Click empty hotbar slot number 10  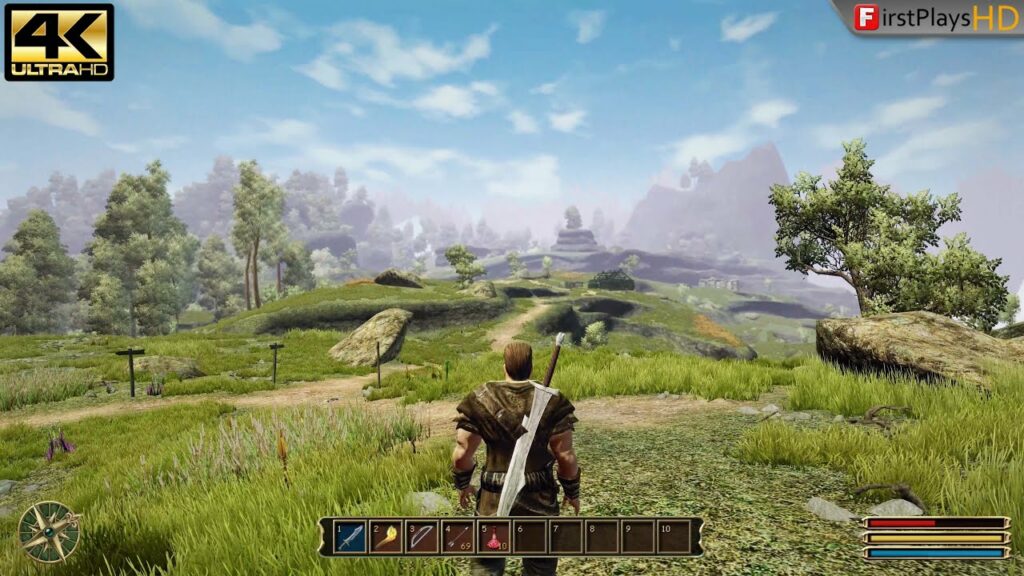[674, 537]
